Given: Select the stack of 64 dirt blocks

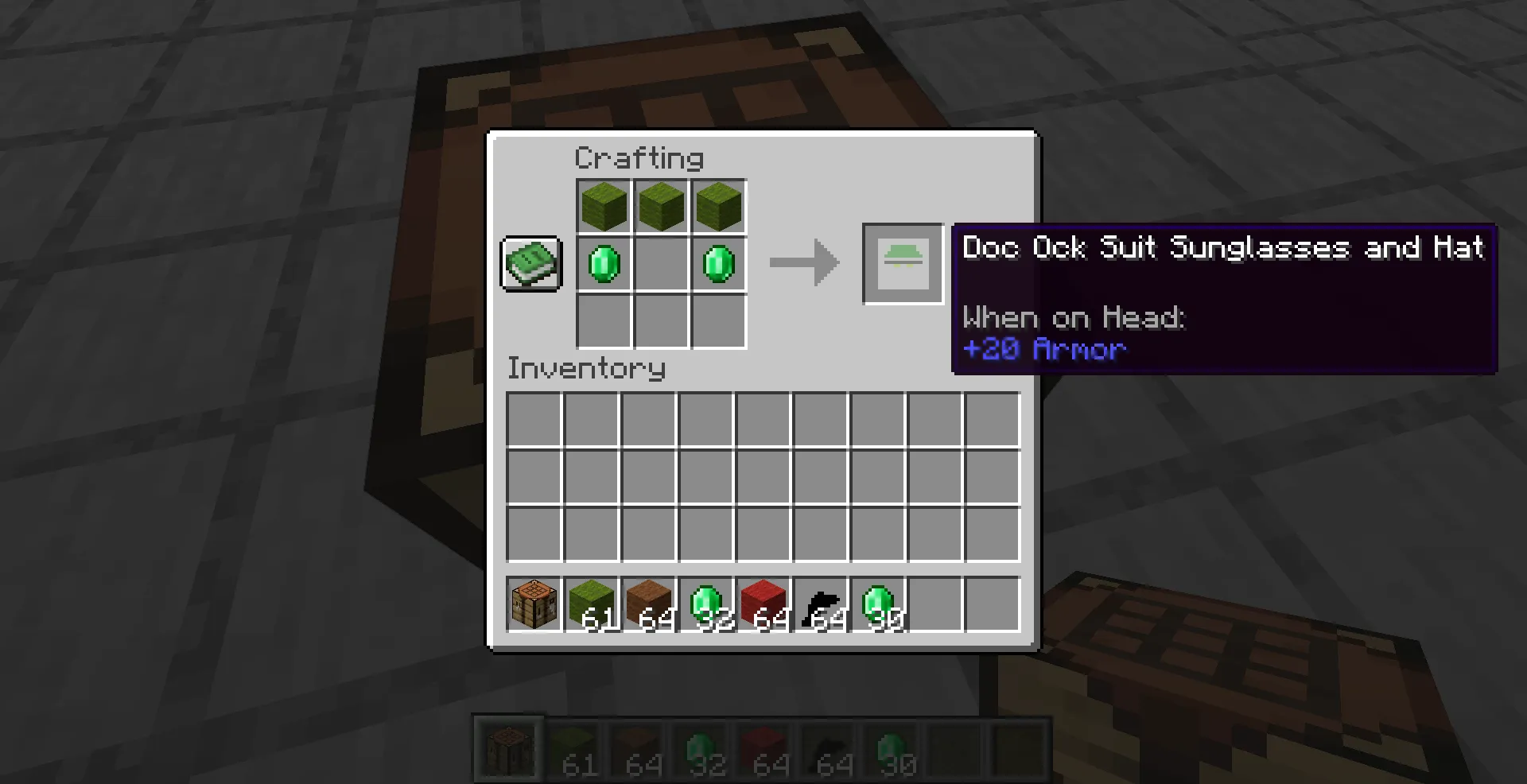Looking at the screenshot, I should [647, 603].
